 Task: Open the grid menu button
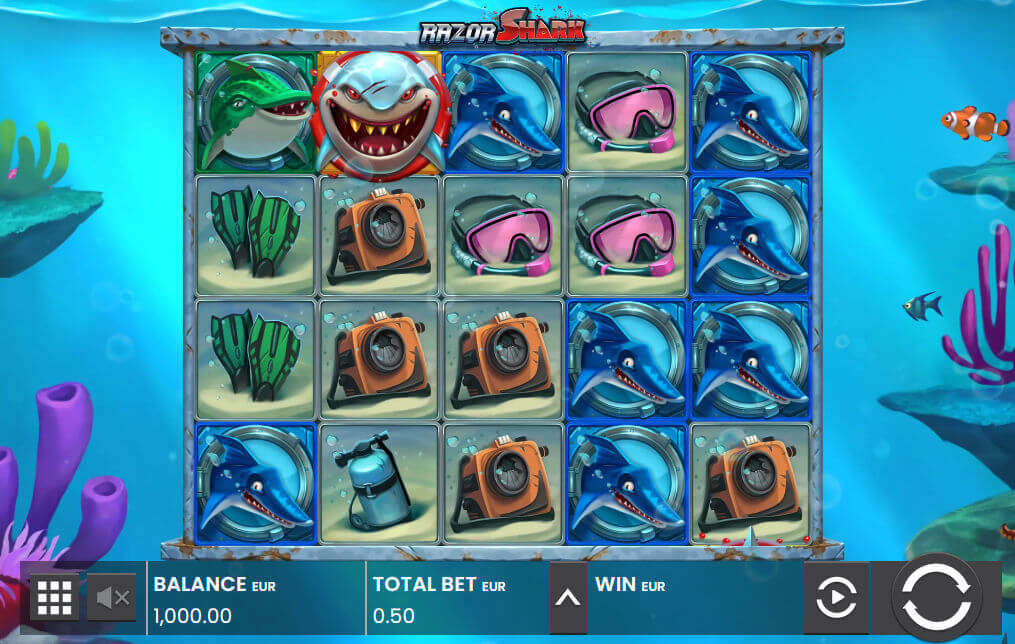(x=54, y=598)
